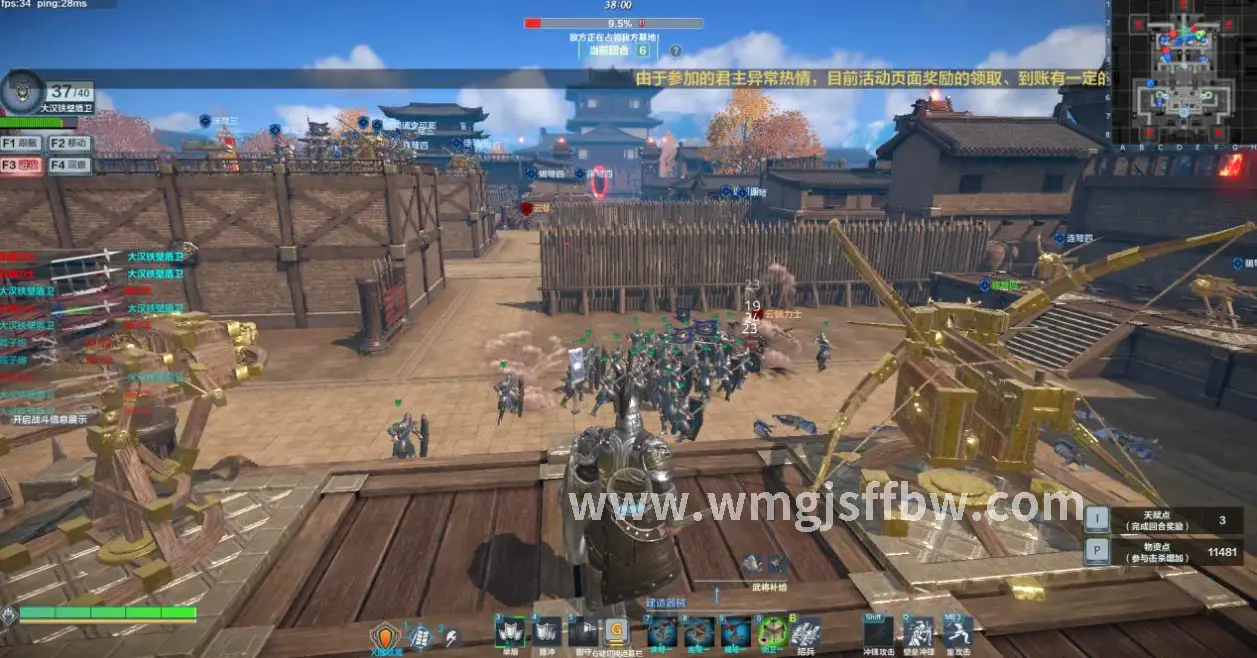Activate the orange shield icon
Image resolution: width=1257 pixels, height=658 pixels.
coord(384,636)
